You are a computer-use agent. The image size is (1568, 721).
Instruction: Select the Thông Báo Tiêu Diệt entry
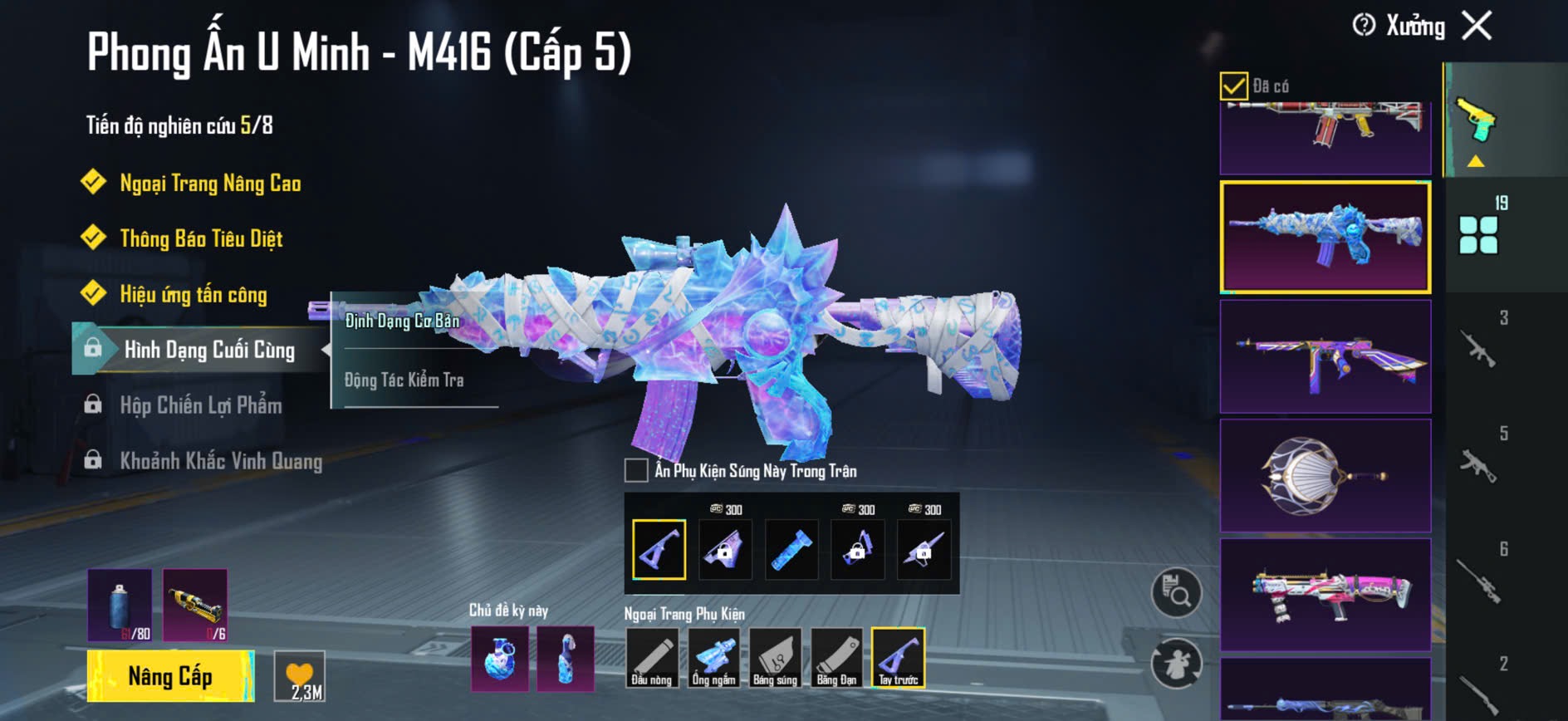201,239
